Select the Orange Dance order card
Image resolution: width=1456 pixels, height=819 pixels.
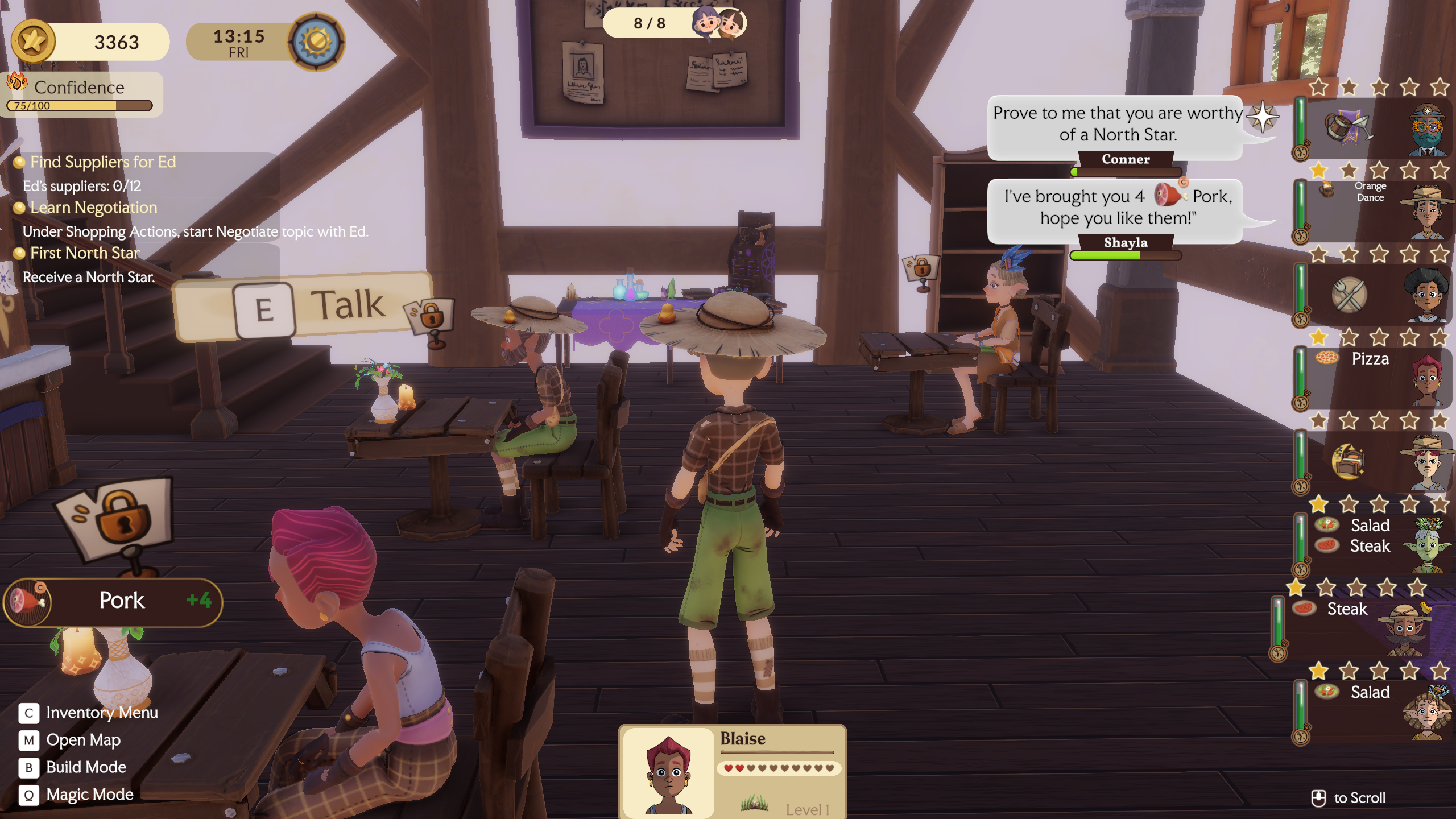[x=1376, y=210]
